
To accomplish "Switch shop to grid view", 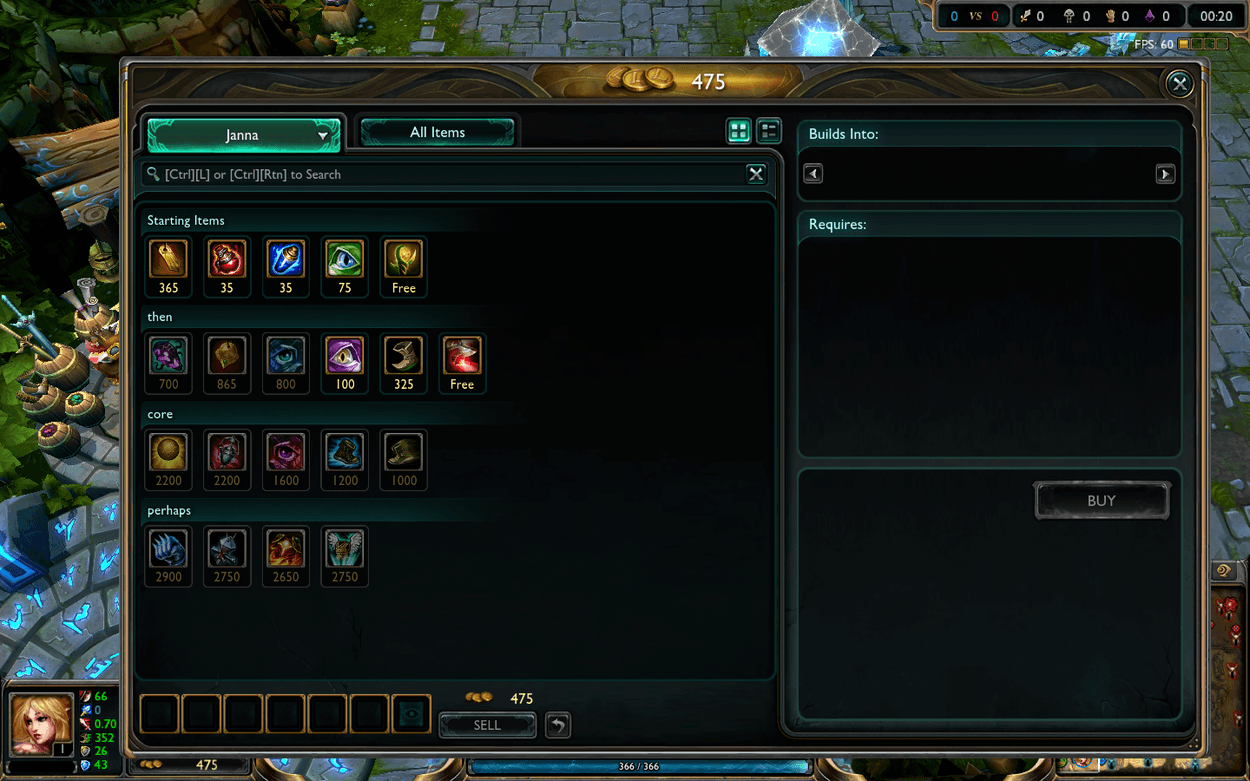I will [738, 131].
